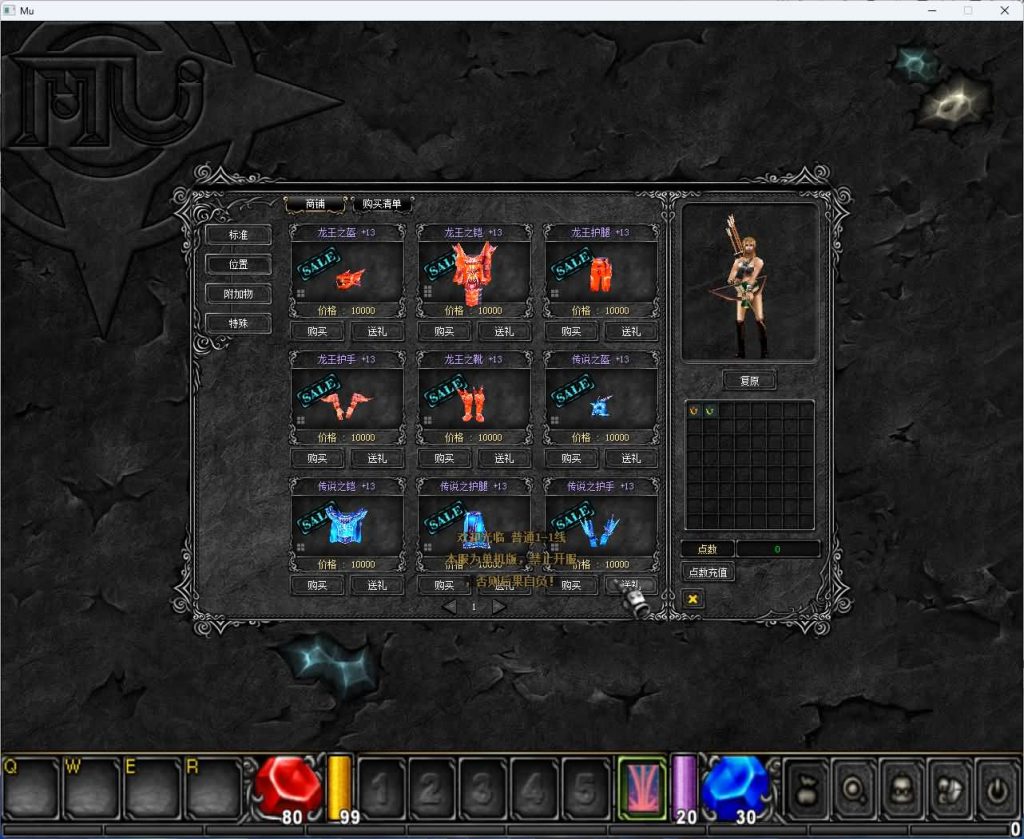1024x839 pixels.
Task: Select the 标准 category
Action: (237, 235)
